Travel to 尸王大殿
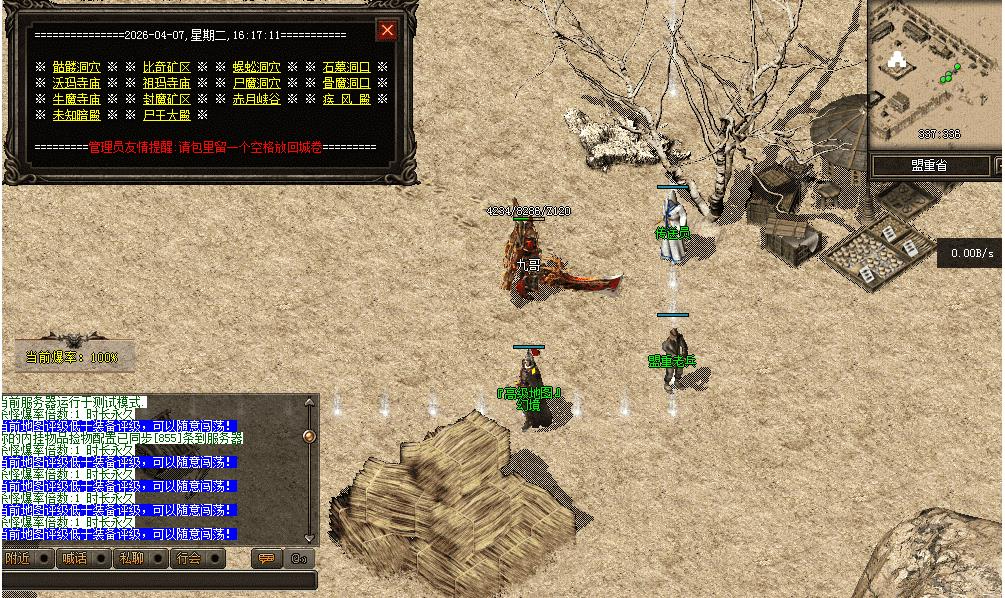Screen dimensions: 1005x598 tap(166, 115)
